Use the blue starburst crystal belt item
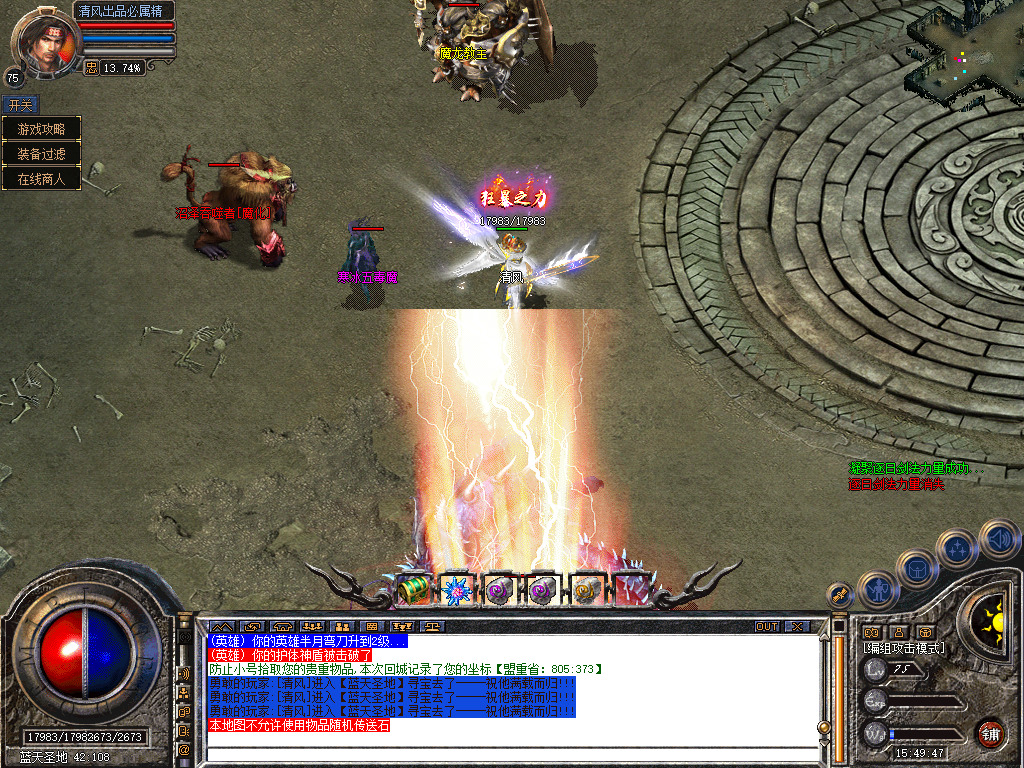1024x768 pixels. pos(456,590)
